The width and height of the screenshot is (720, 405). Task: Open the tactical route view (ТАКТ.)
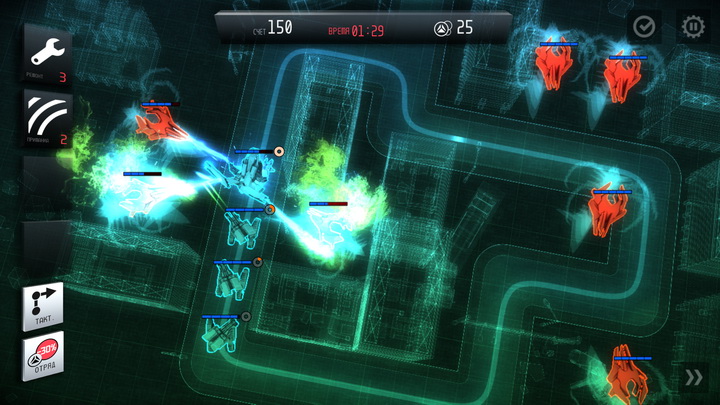tap(44, 306)
